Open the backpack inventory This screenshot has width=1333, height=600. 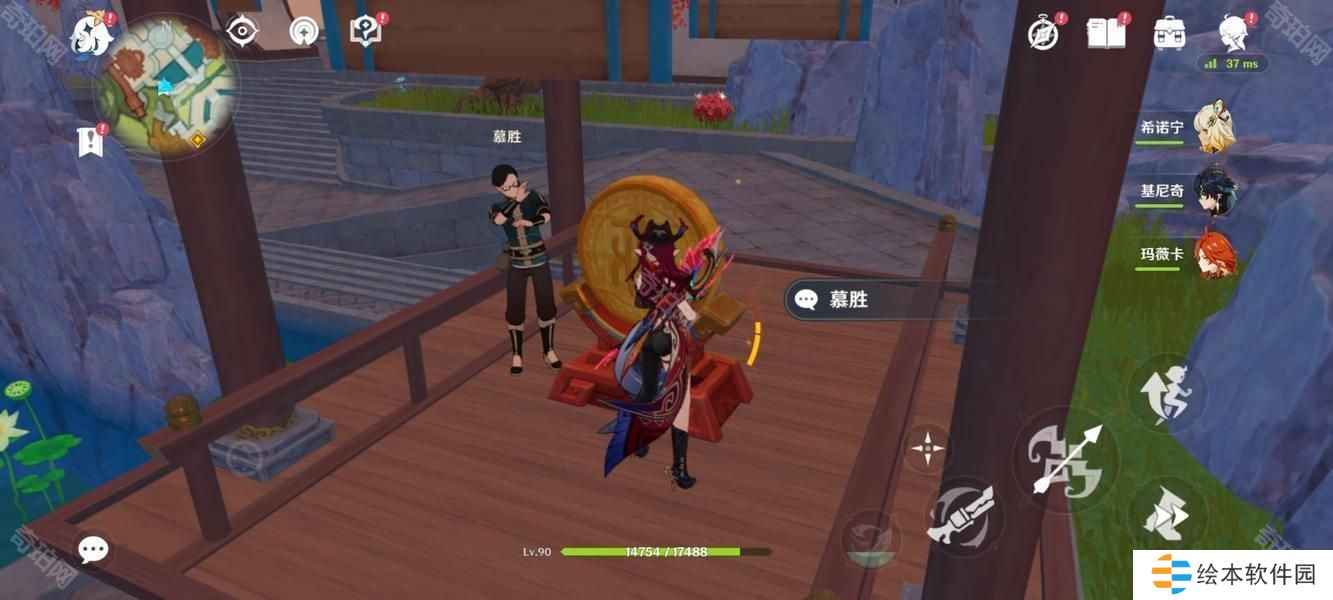coord(1169,33)
